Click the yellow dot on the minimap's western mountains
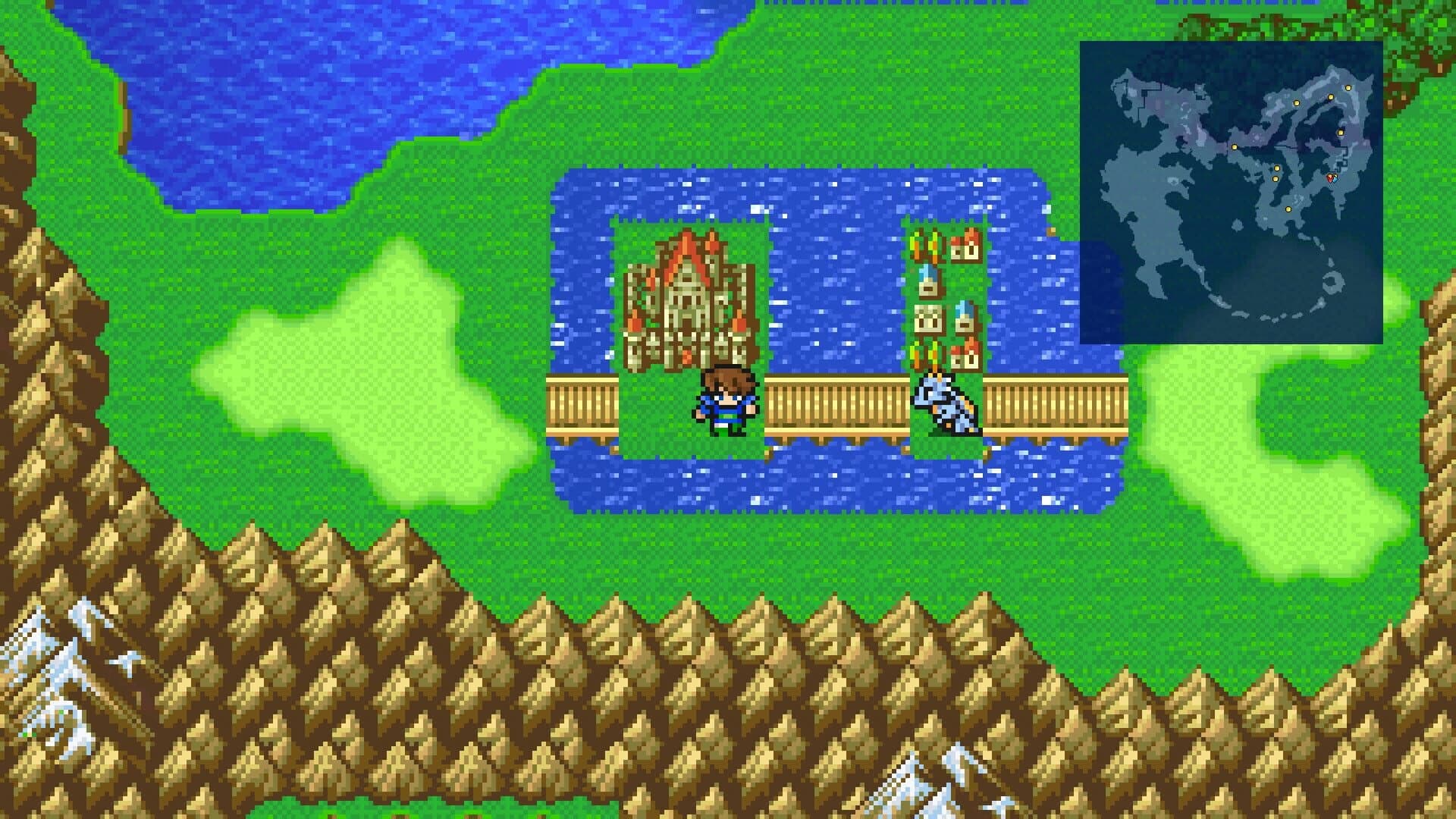The width and height of the screenshot is (1456, 819). [x=1235, y=147]
